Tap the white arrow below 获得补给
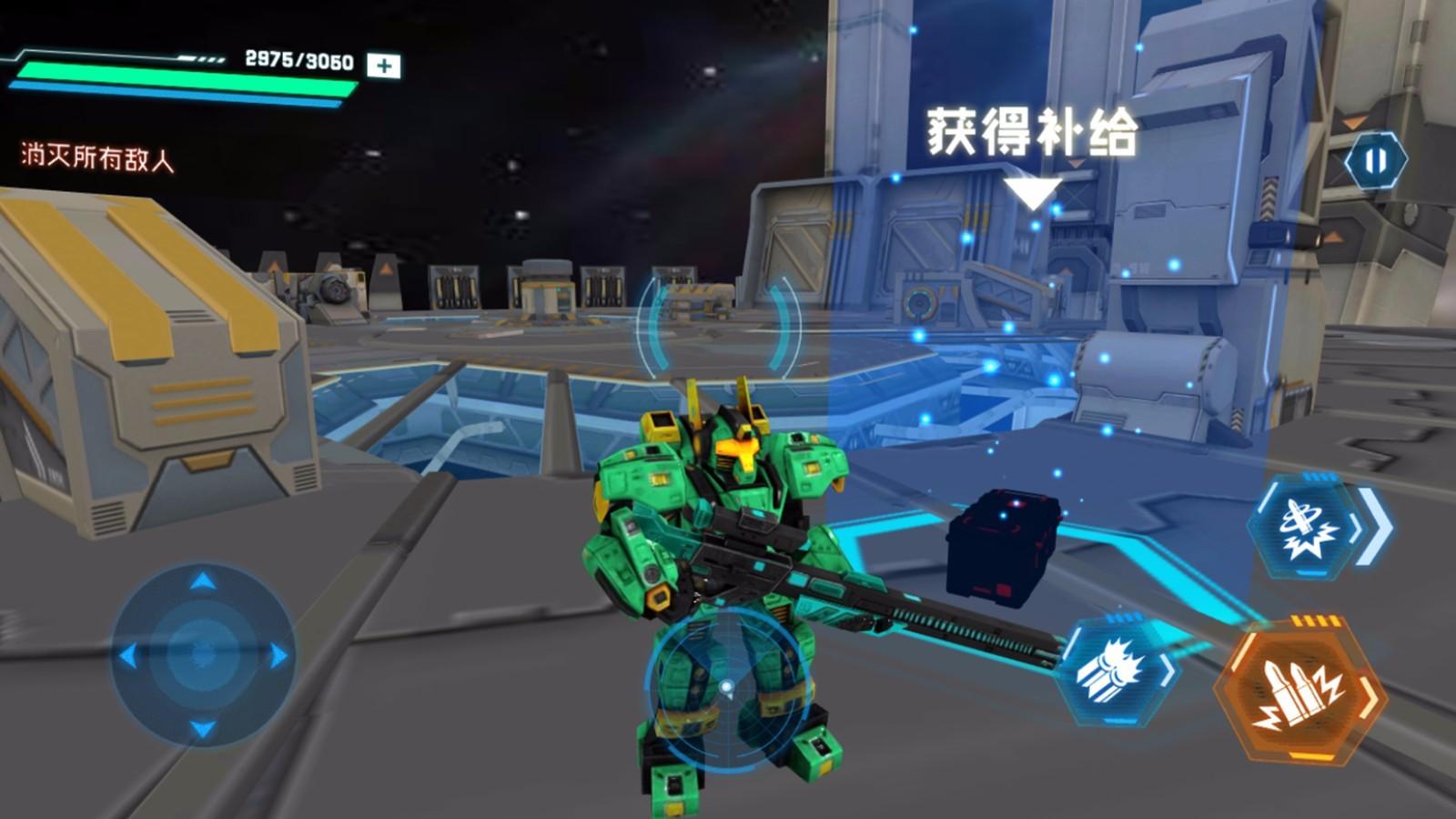Image resolution: width=1456 pixels, height=819 pixels. click(1031, 194)
